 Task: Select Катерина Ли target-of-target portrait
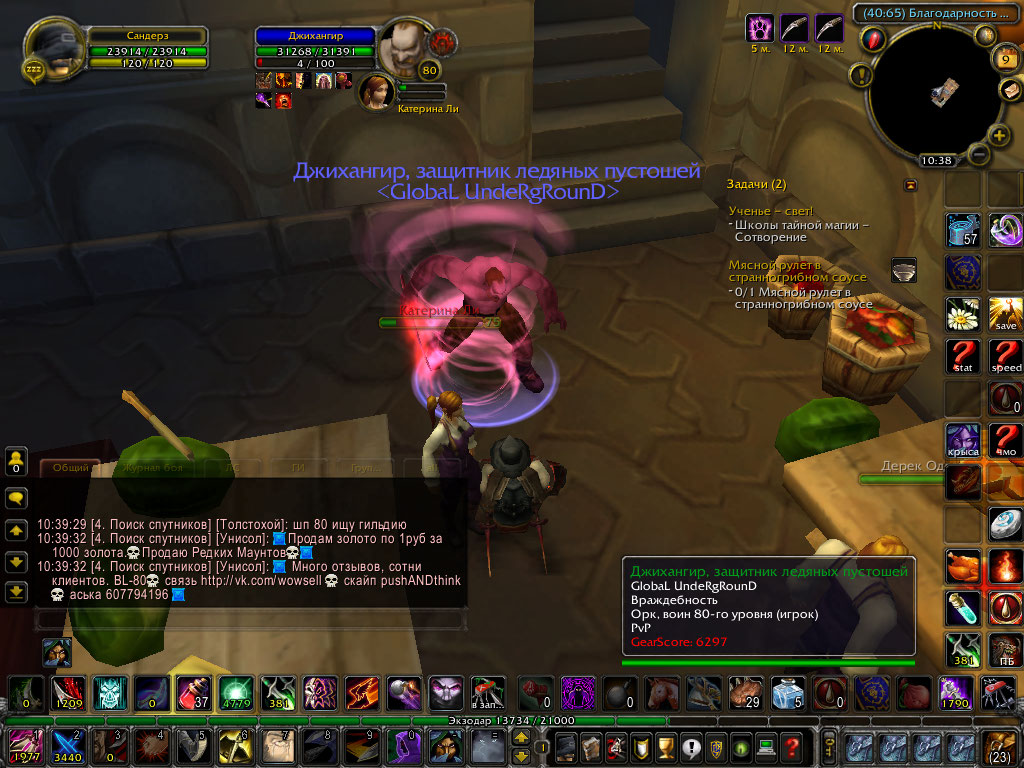point(376,91)
